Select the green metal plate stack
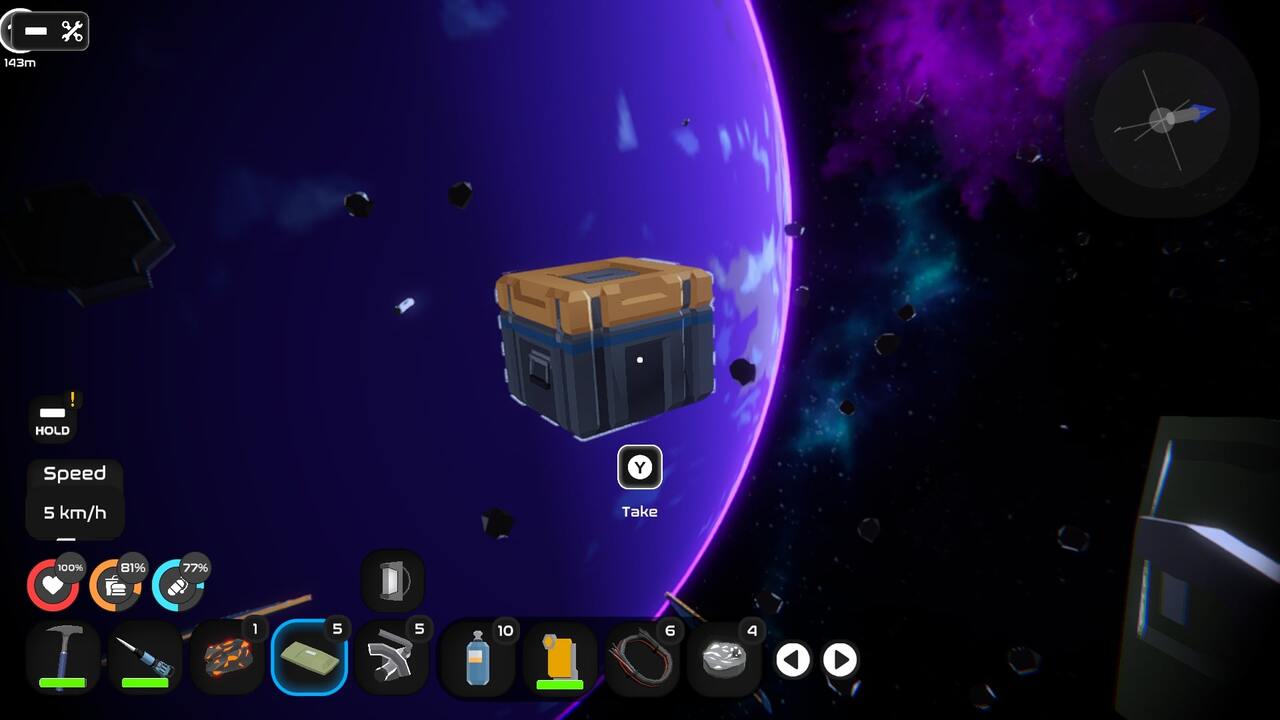This screenshot has height=720, width=1280. coord(311,655)
